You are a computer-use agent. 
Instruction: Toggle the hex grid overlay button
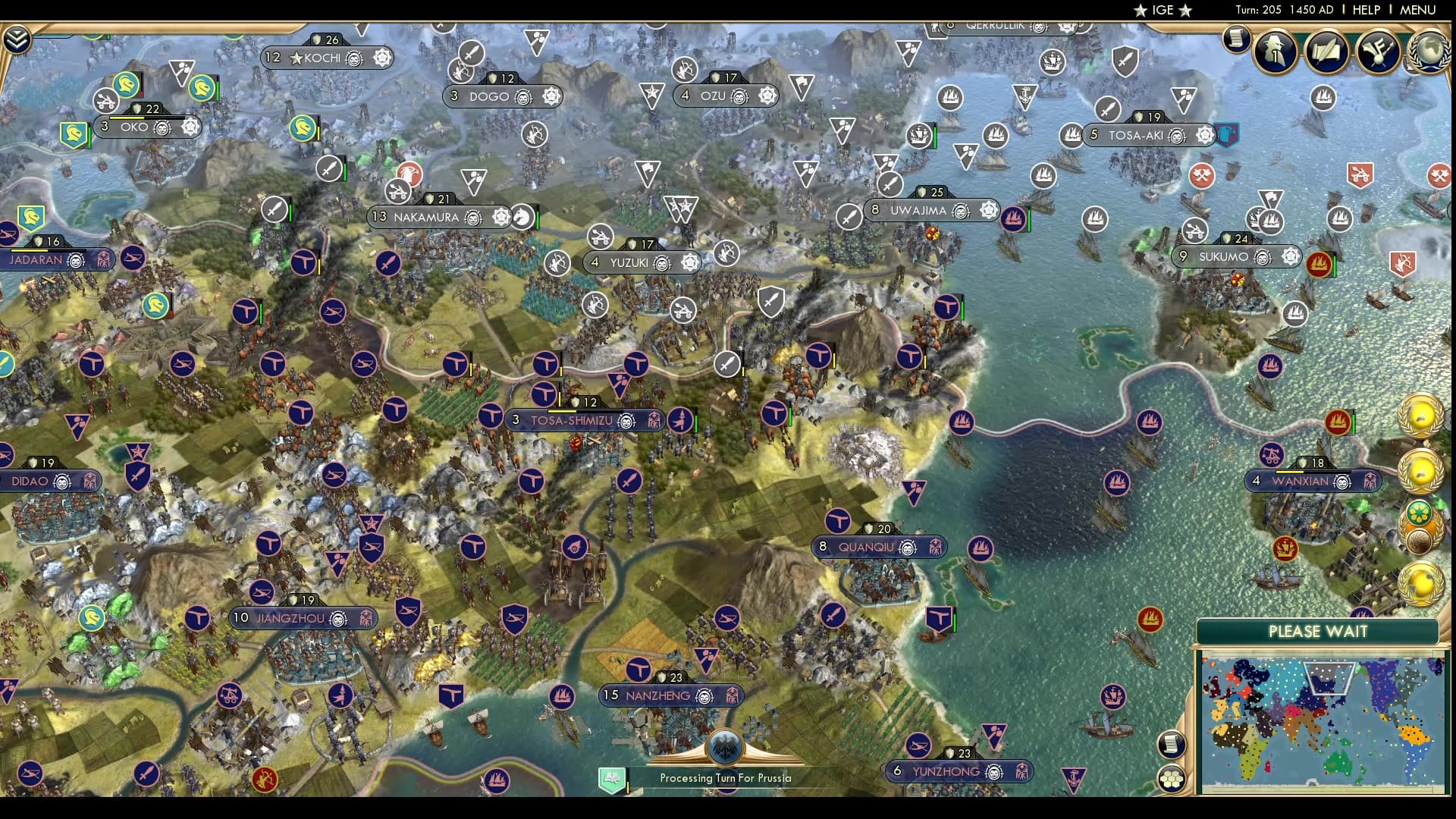click(x=1172, y=778)
